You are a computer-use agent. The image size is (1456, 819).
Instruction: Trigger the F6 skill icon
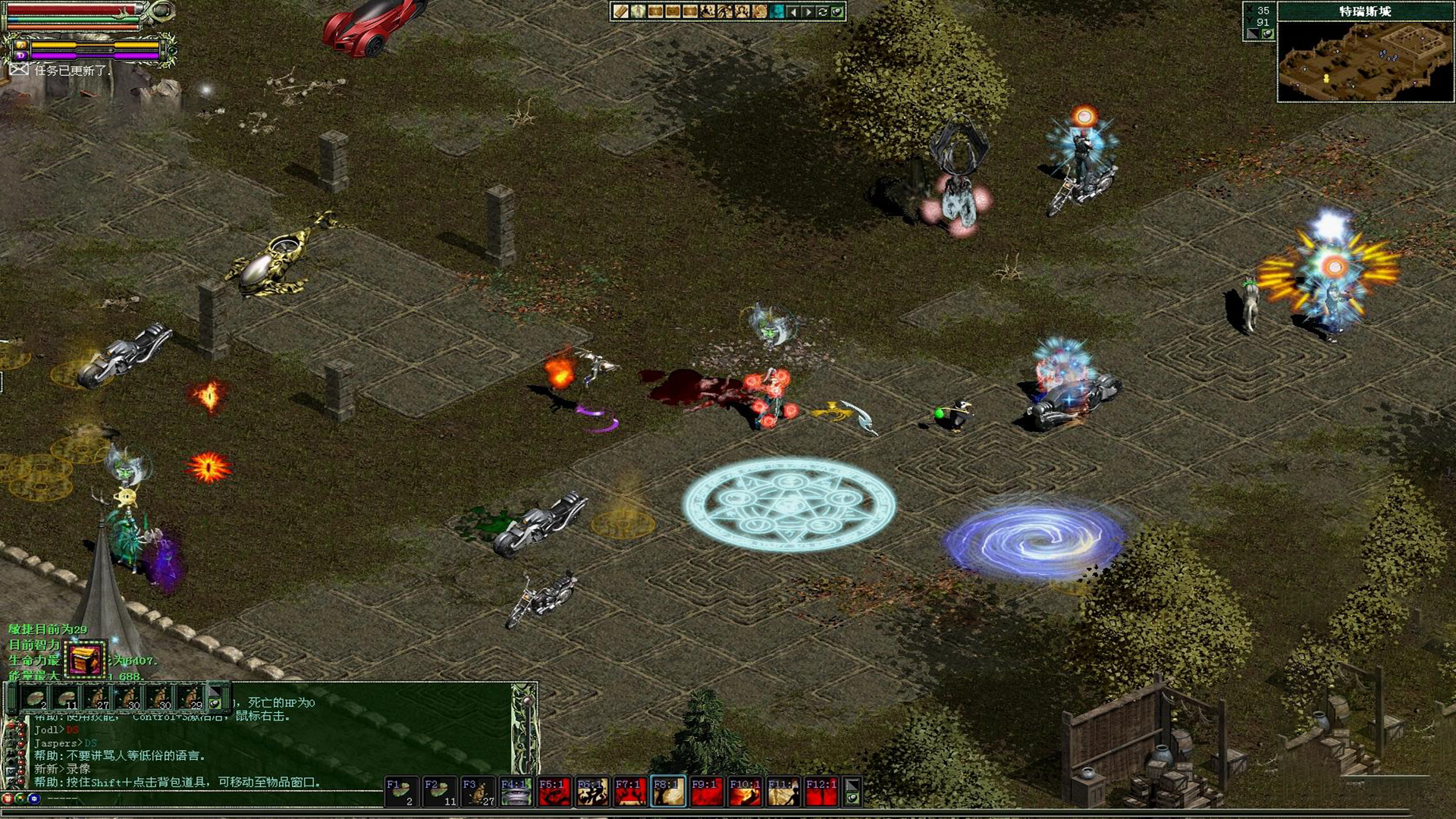click(x=592, y=792)
